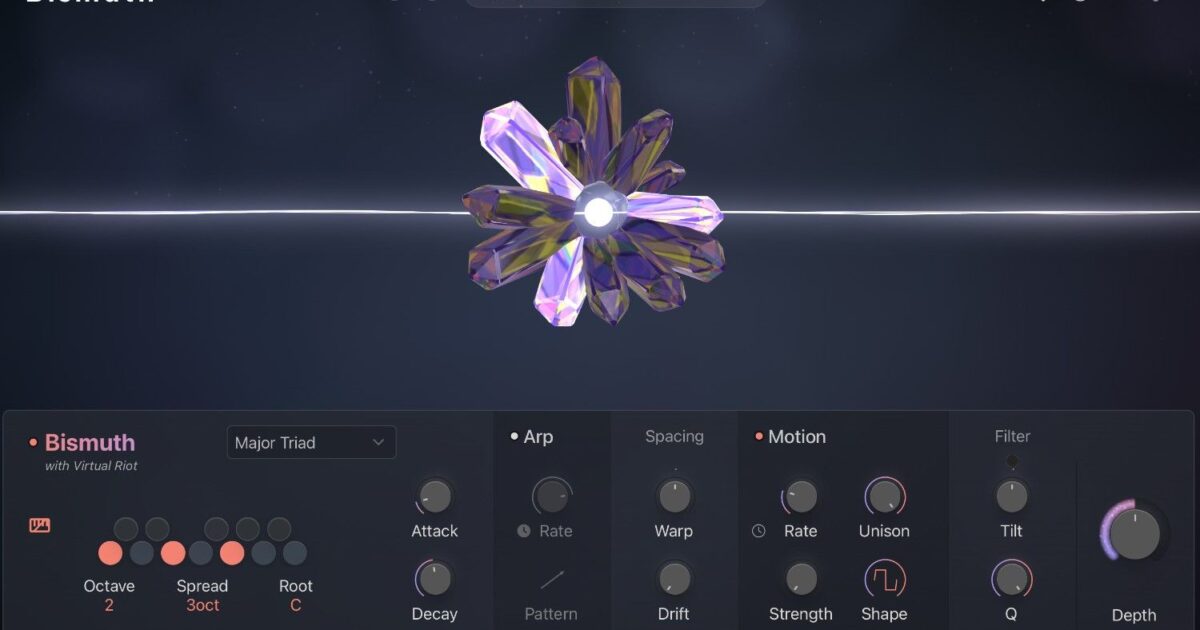Click the Attack knob

point(434,495)
